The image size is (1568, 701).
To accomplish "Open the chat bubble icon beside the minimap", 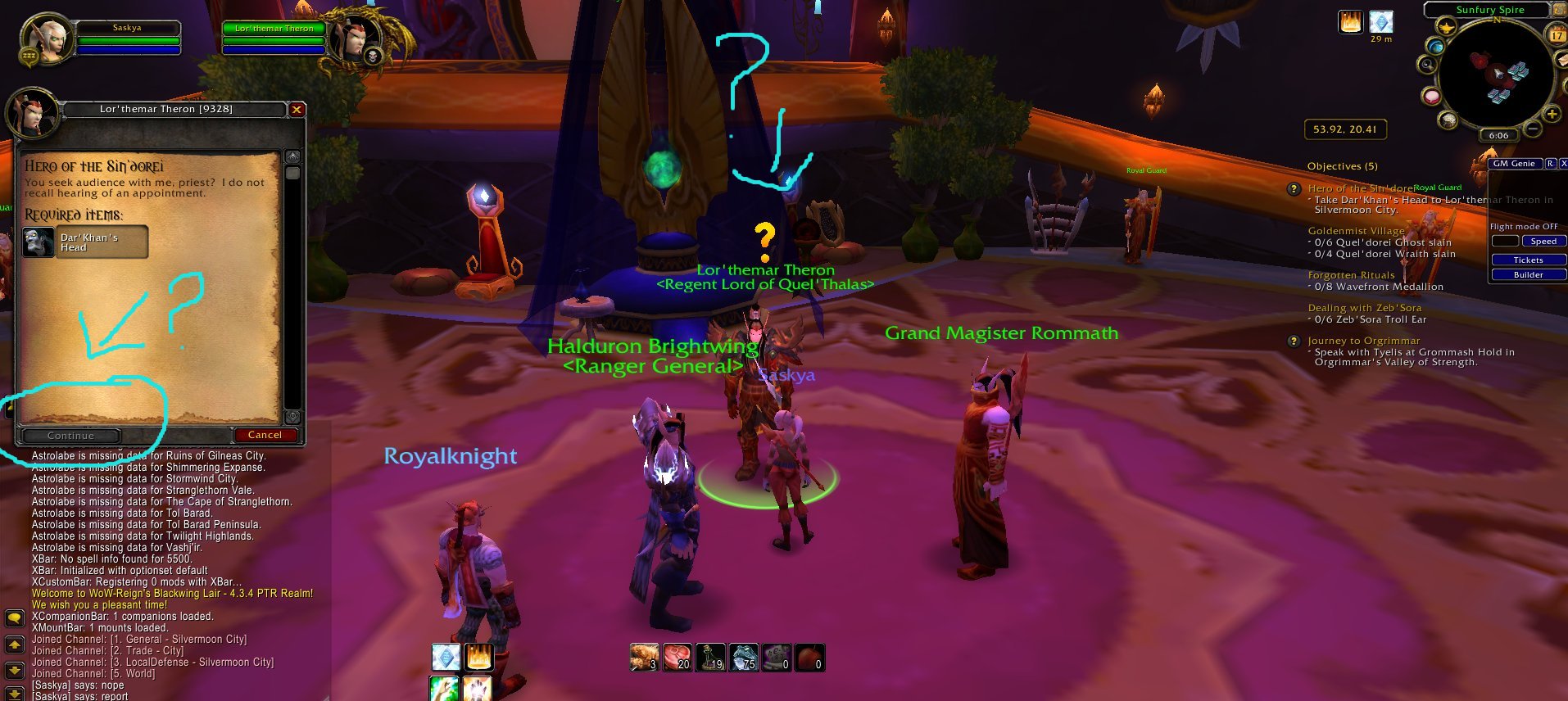I will [x=1431, y=97].
